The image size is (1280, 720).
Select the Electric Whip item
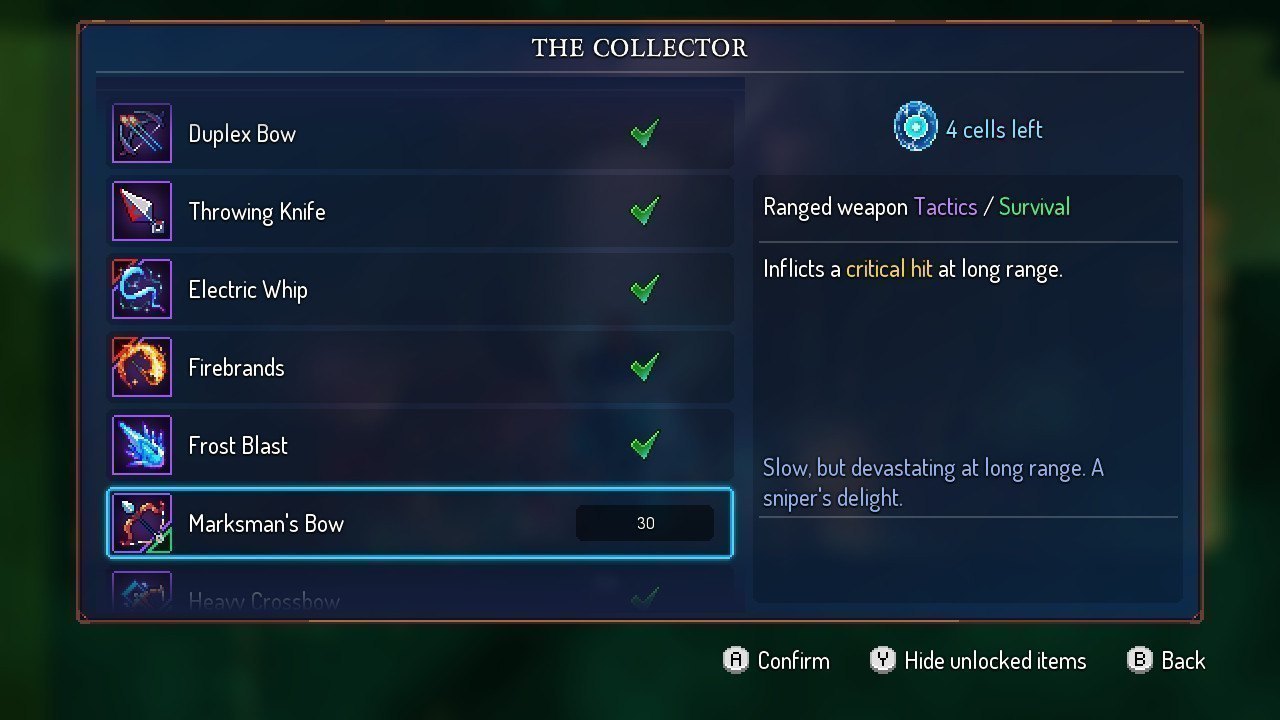click(x=420, y=290)
